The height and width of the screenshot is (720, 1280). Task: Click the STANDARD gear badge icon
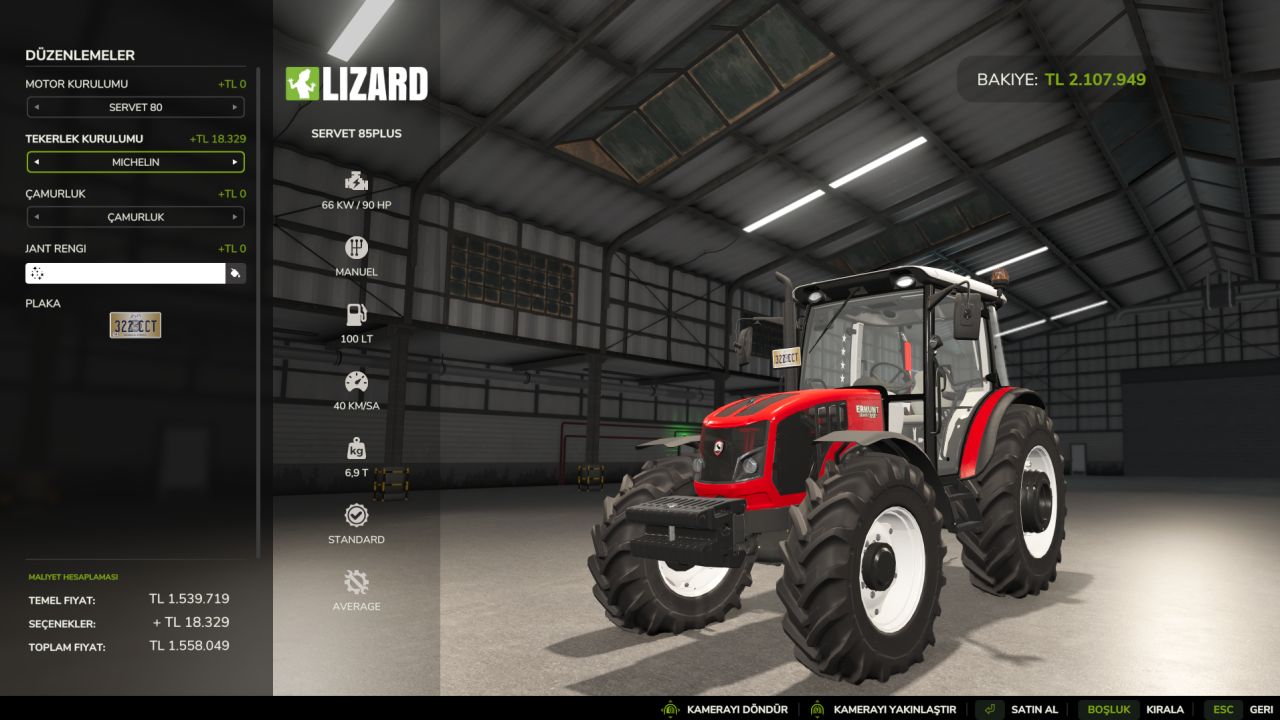coord(355,514)
